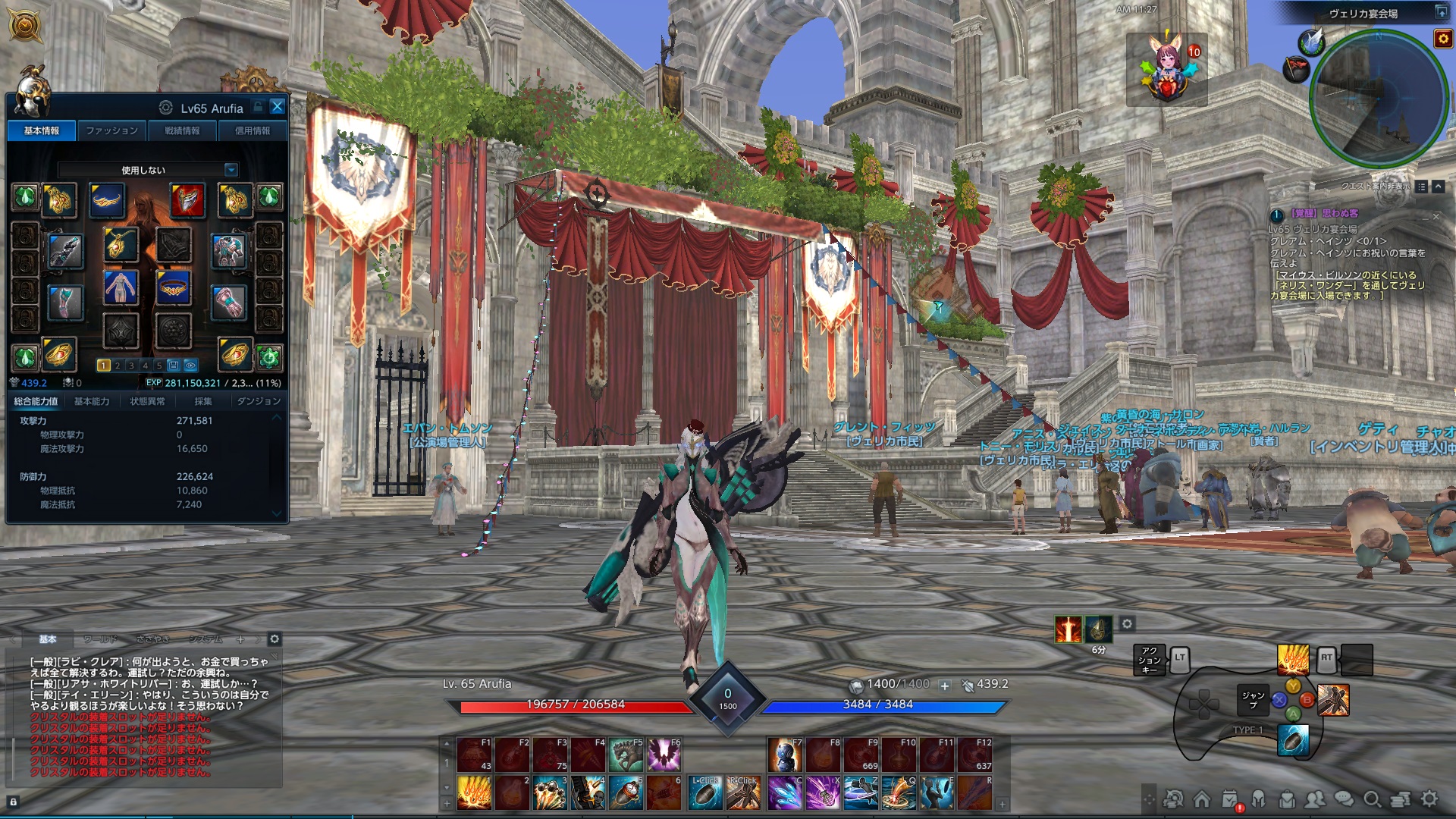Click the save (disk) button next to preset slots

pyautogui.click(x=174, y=364)
